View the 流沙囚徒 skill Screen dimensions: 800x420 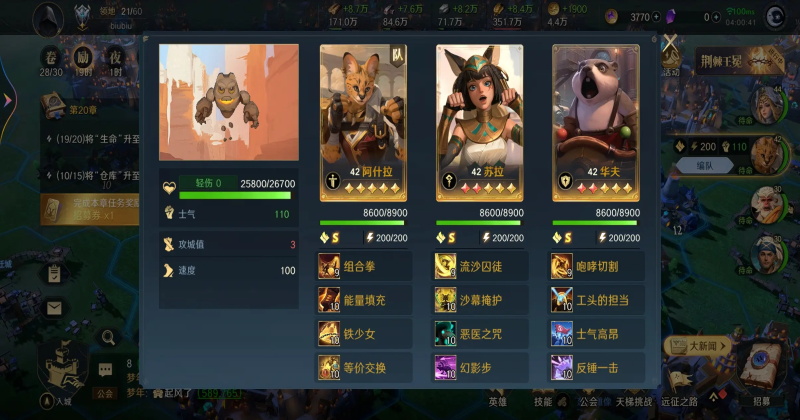tap(480, 266)
